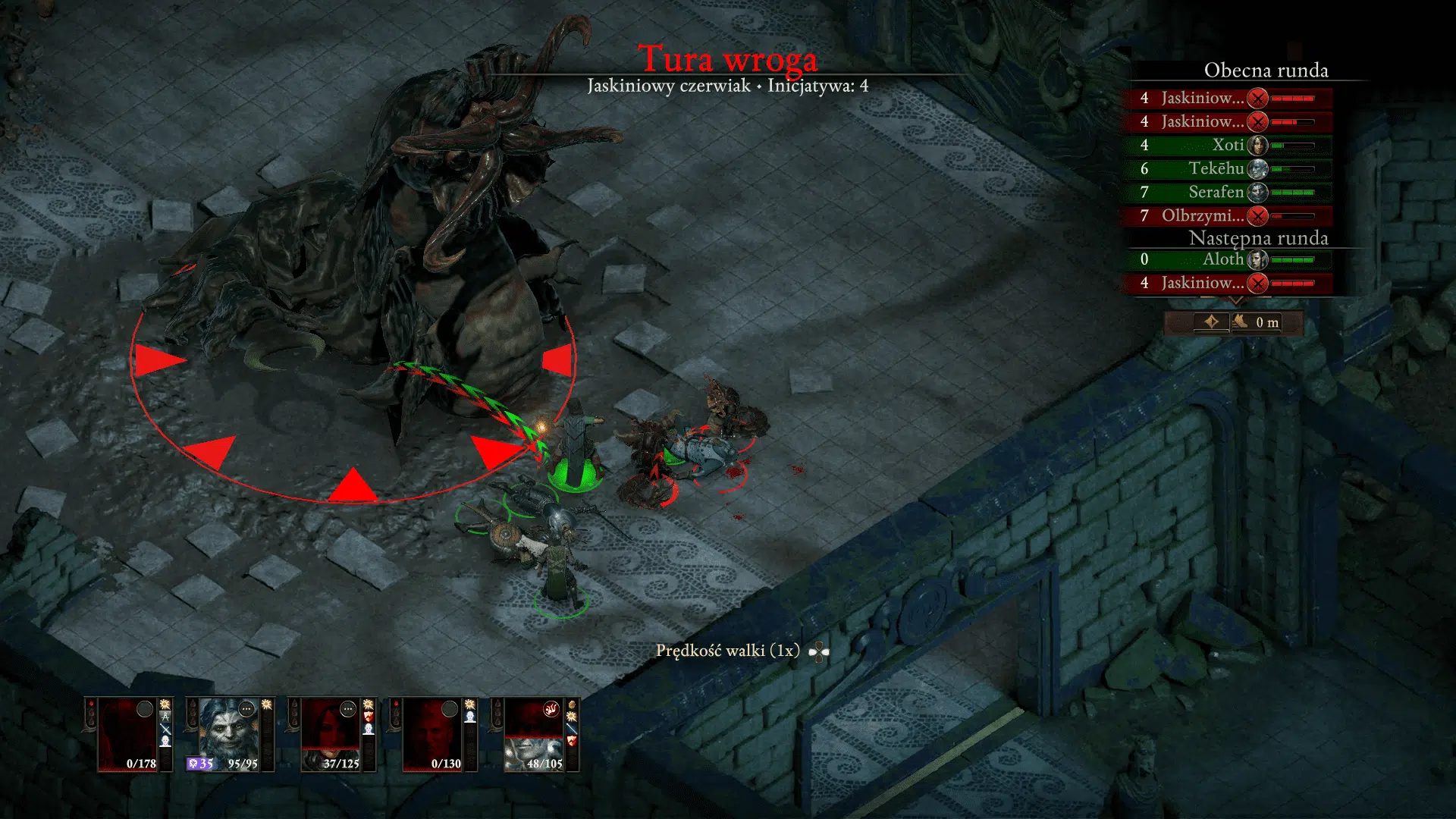Viewport: 1456px width, 819px height.
Task: Select Xoti's portrait in the turn order
Action: tap(1257, 145)
